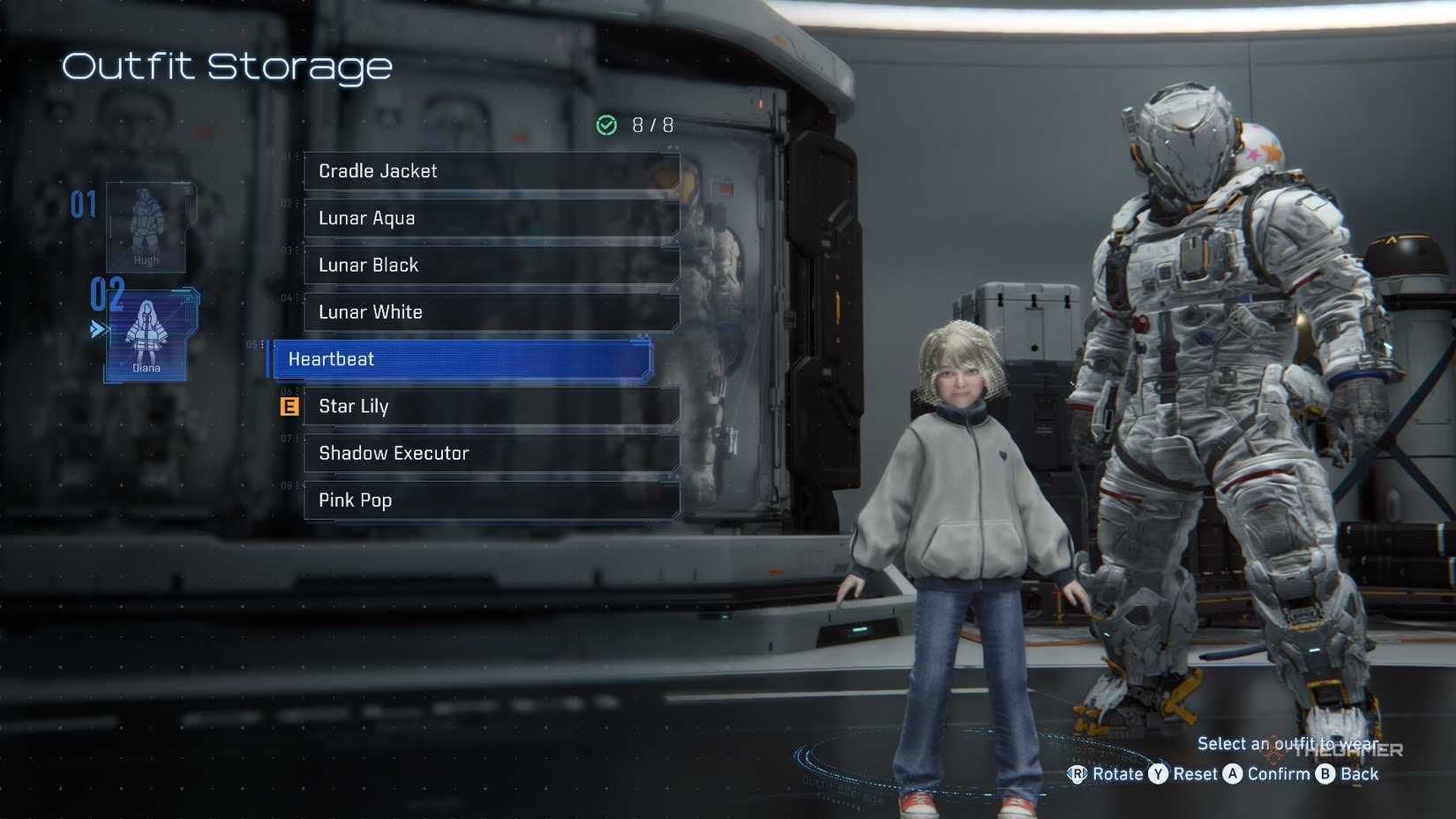
Task: Choose Pink Pop from the outfit list
Action: click(x=491, y=500)
